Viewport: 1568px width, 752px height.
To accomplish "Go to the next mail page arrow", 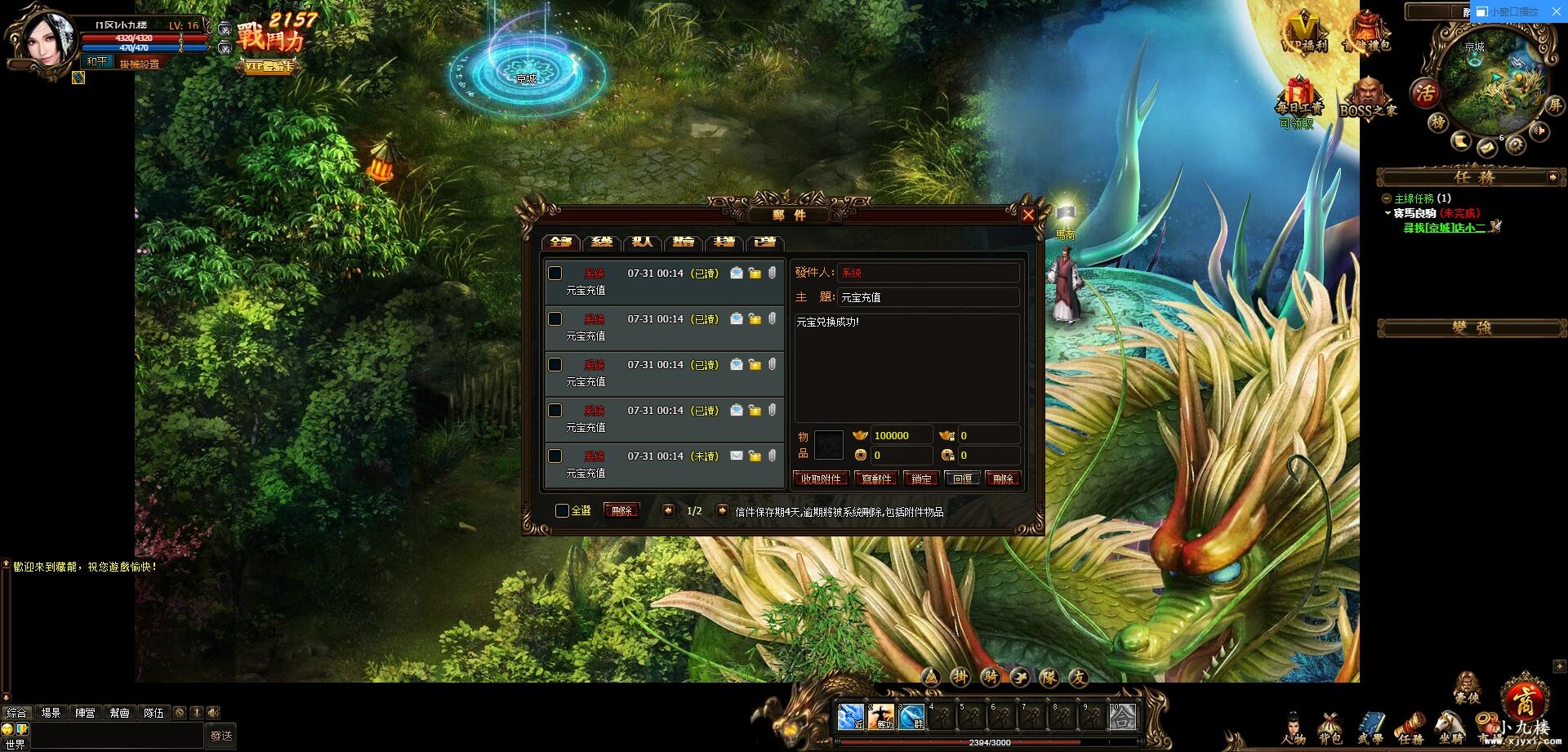I will pyautogui.click(x=722, y=510).
